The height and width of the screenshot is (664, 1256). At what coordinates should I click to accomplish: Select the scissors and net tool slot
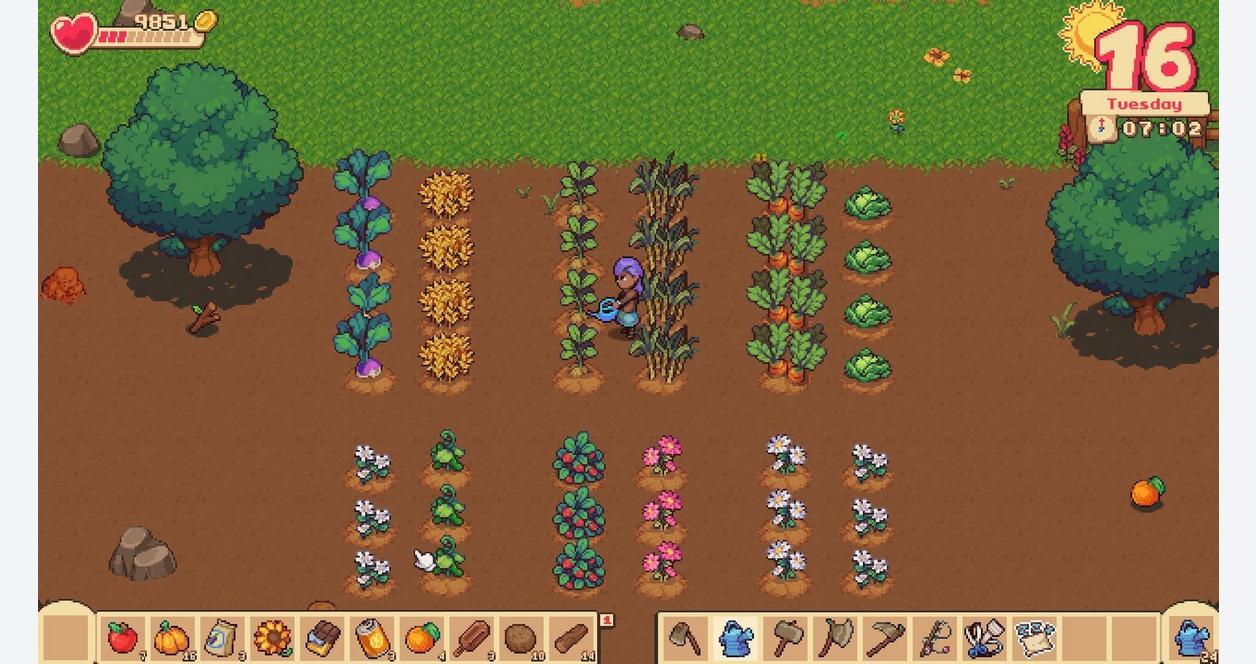[985, 638]
